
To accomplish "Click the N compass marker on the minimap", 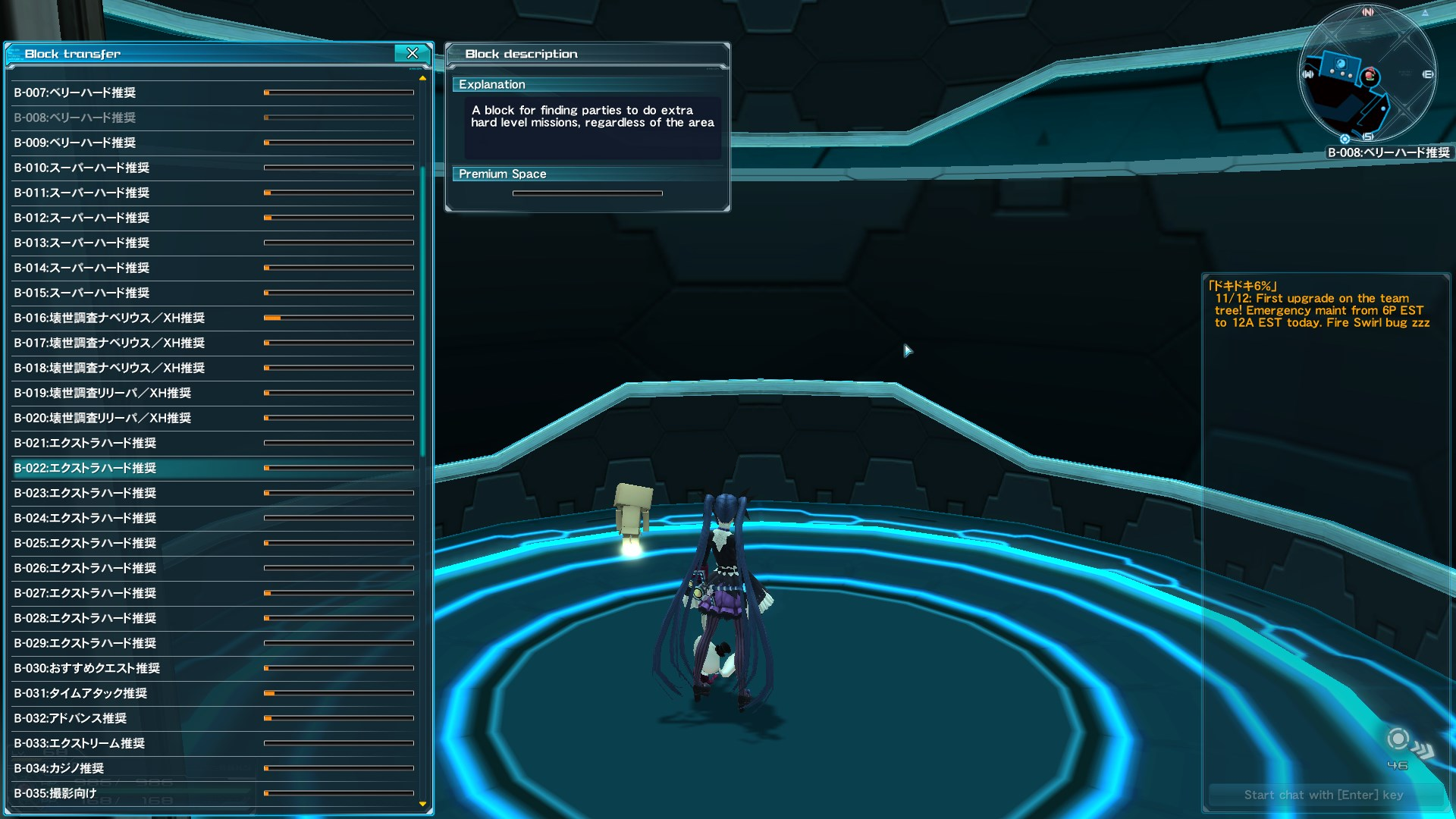I will pos(1367,12).
